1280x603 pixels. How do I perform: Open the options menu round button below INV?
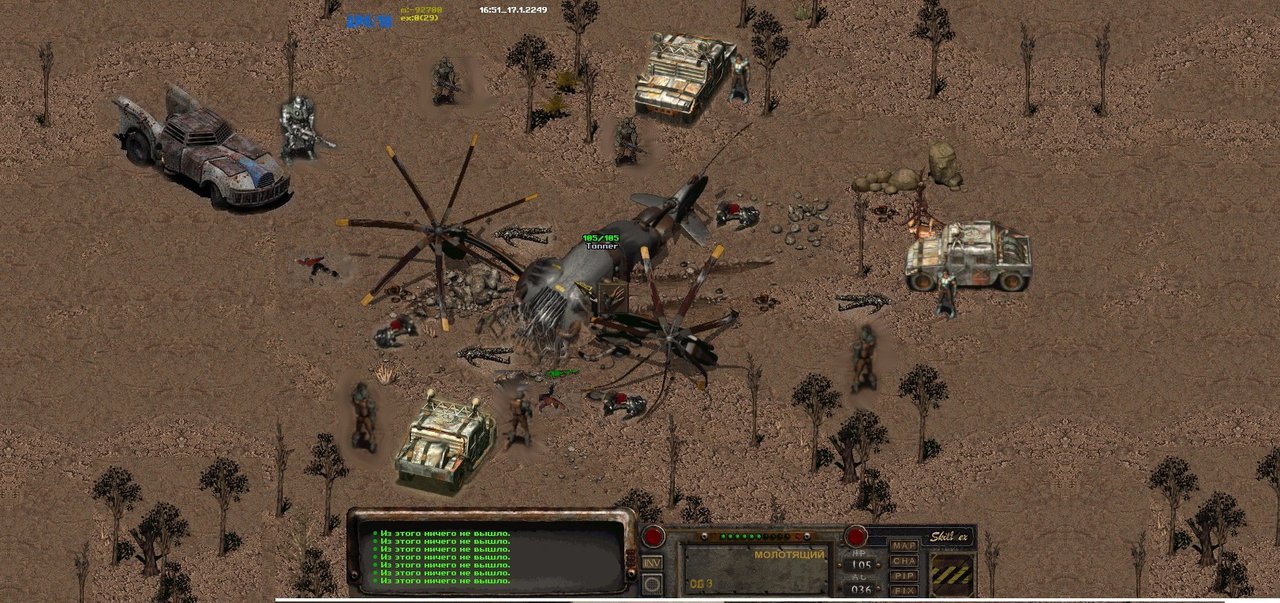652,584
